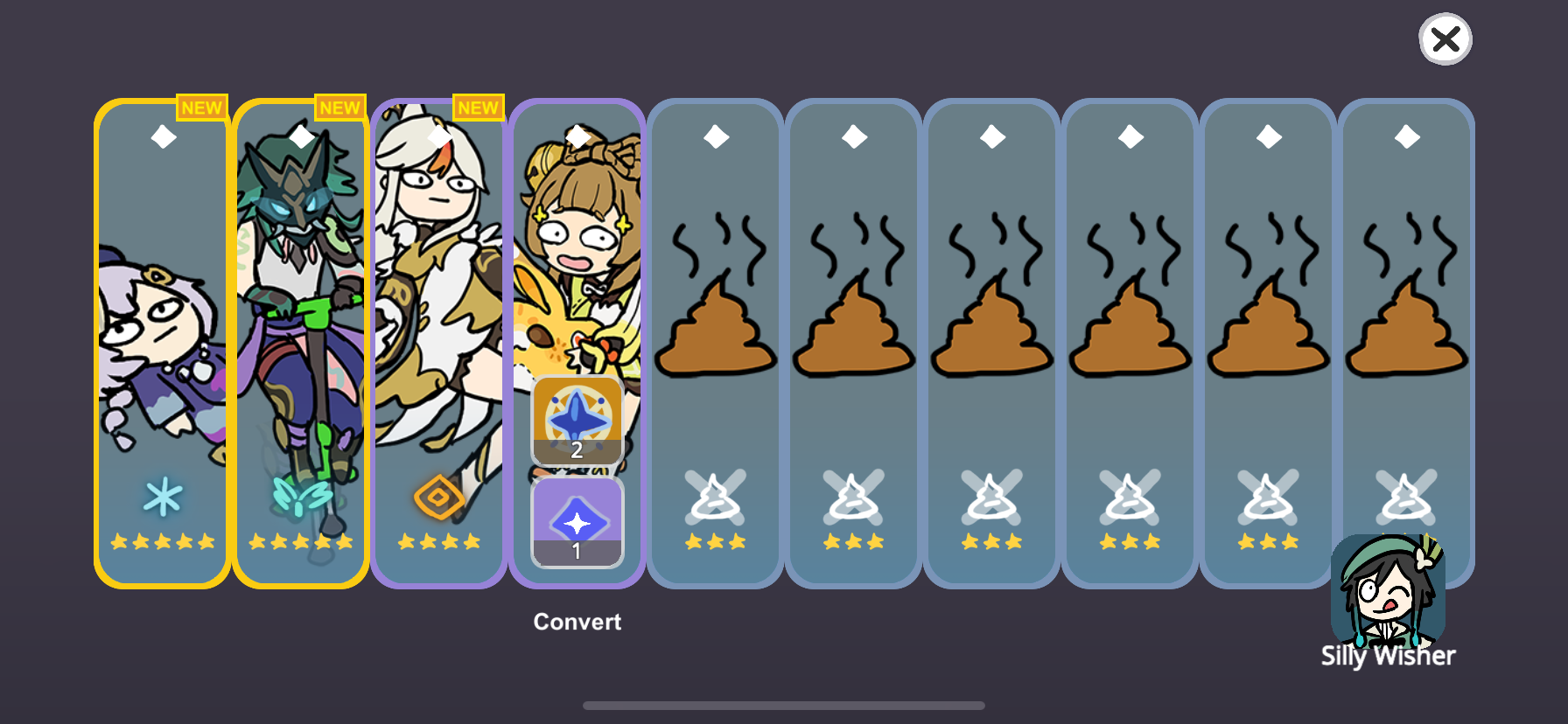Click the NEW badge on Qiqi's card

tap(203, 107)
